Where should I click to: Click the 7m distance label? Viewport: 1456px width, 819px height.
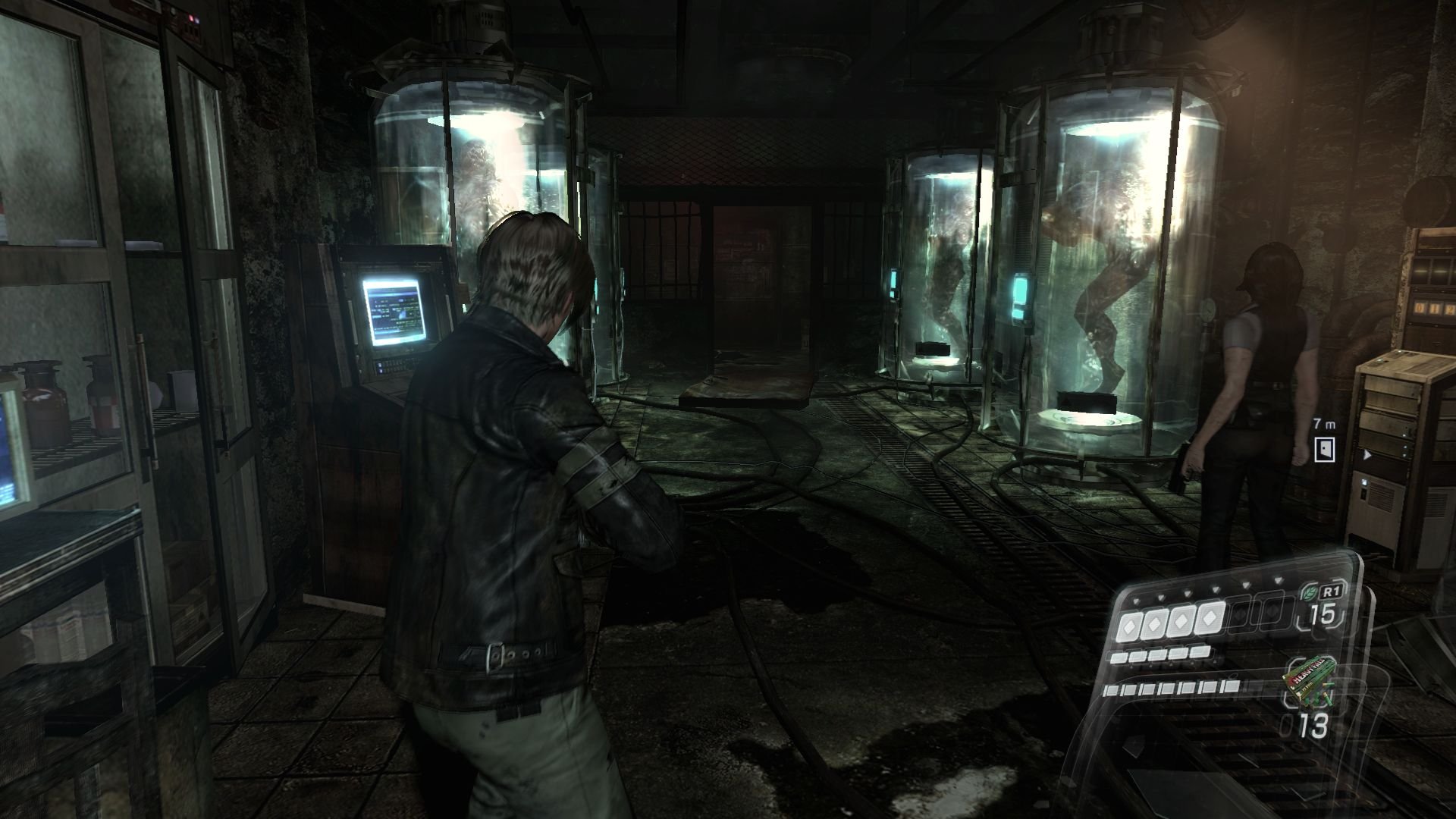coord(1324,424)
